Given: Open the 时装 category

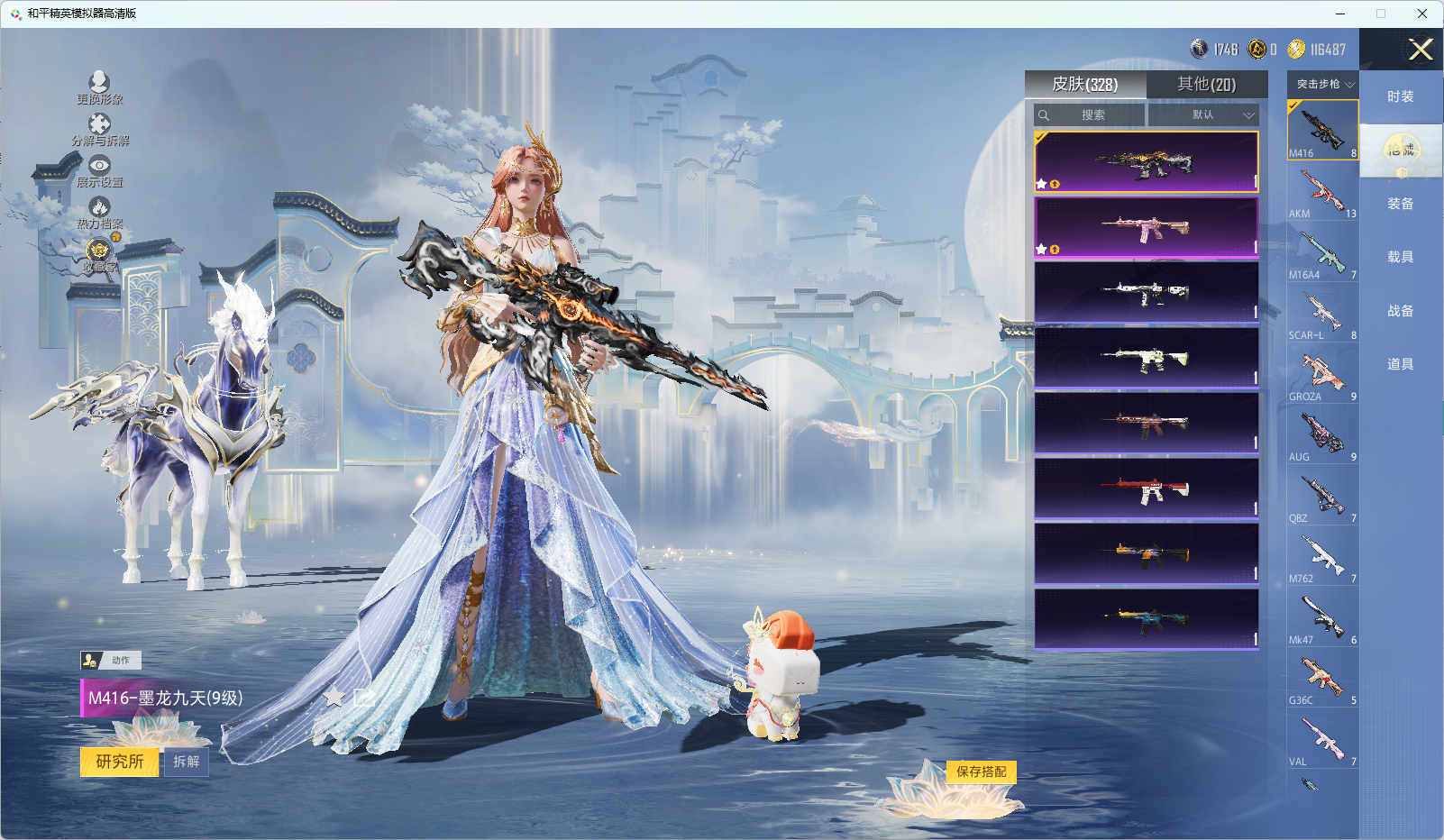Looking at the screenshot, I should (x=1400, y=96).
